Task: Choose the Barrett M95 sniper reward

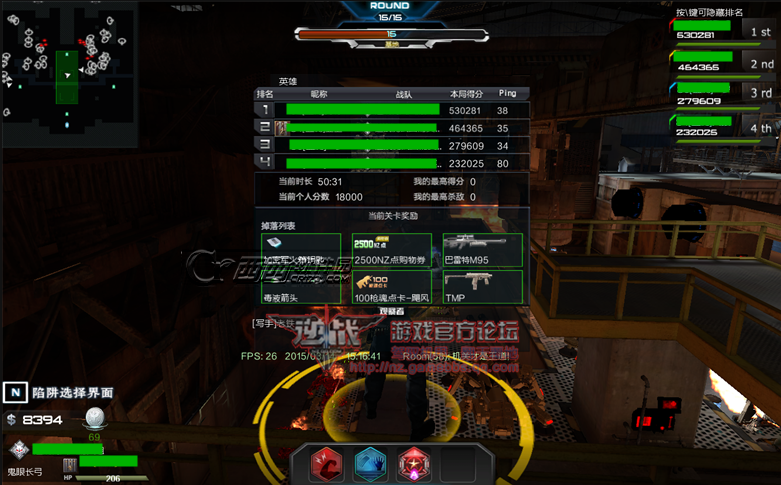Action: (482, 250)
